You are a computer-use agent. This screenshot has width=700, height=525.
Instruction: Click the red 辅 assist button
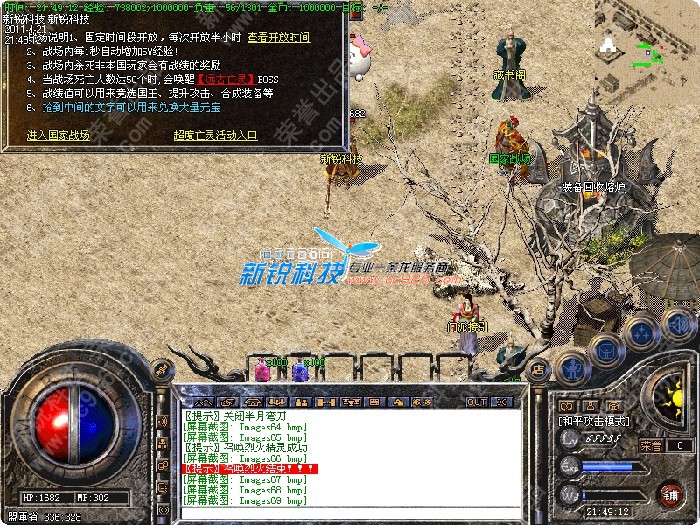[x=671, y=495]
